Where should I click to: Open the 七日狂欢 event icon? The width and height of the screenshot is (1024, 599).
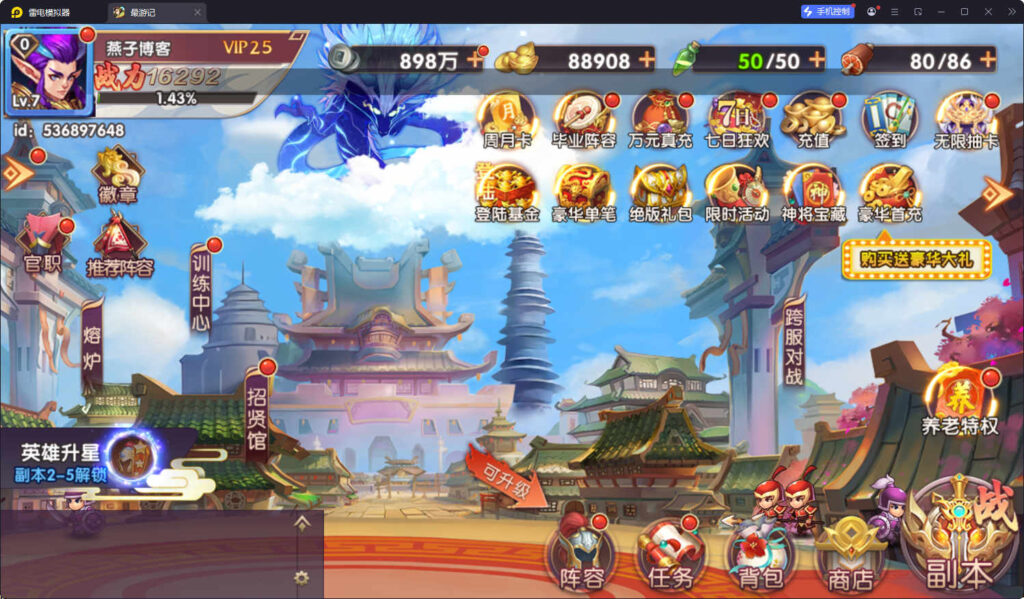click(x=737, y=120)
